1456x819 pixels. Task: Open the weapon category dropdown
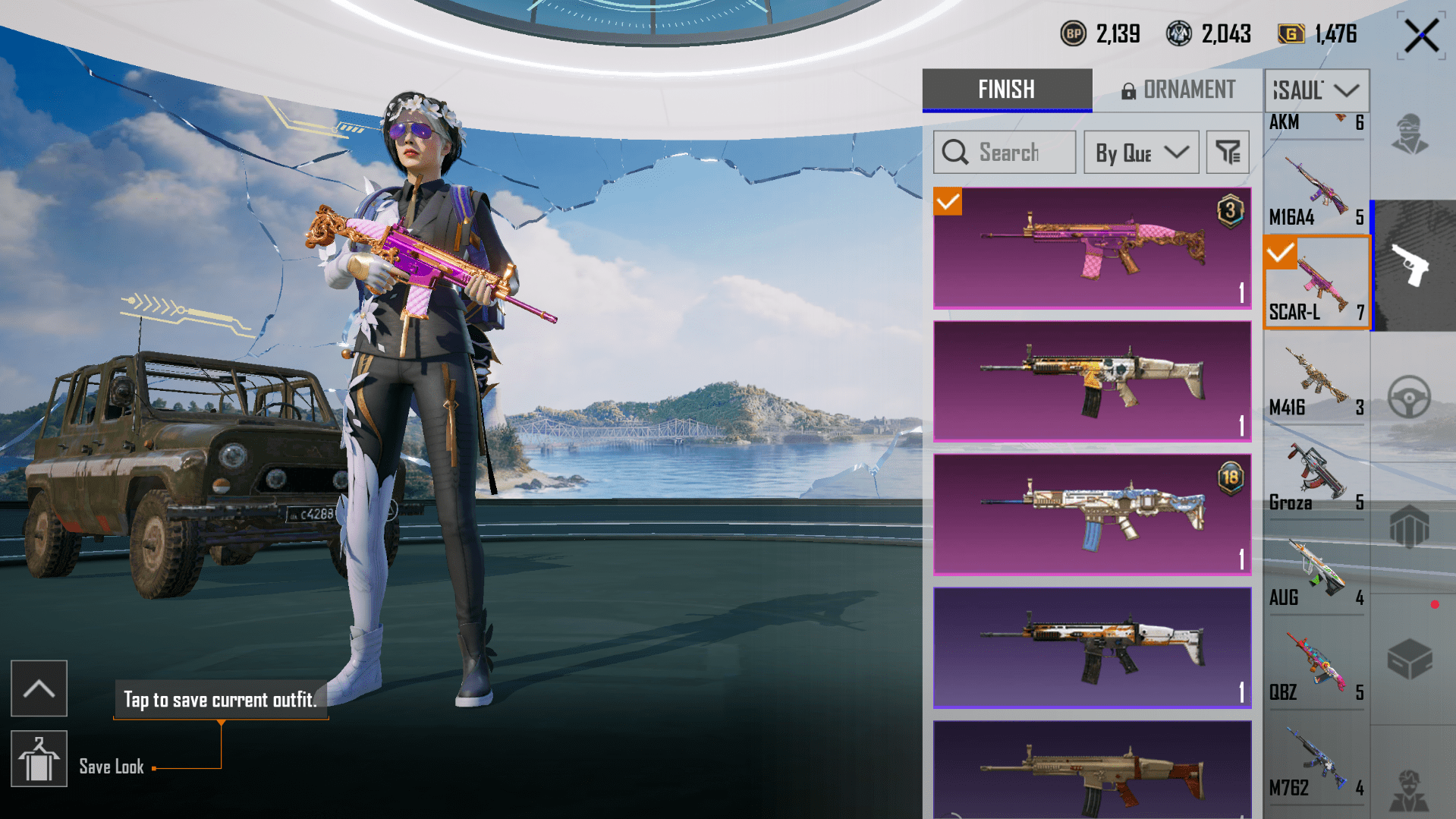click(x=1316, y=90)
